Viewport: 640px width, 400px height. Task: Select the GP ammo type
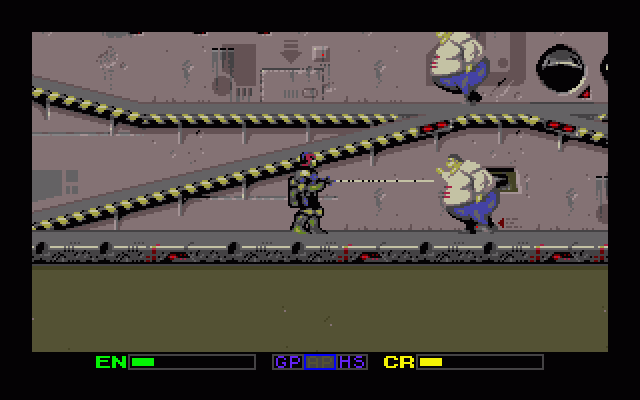point(287,362)
